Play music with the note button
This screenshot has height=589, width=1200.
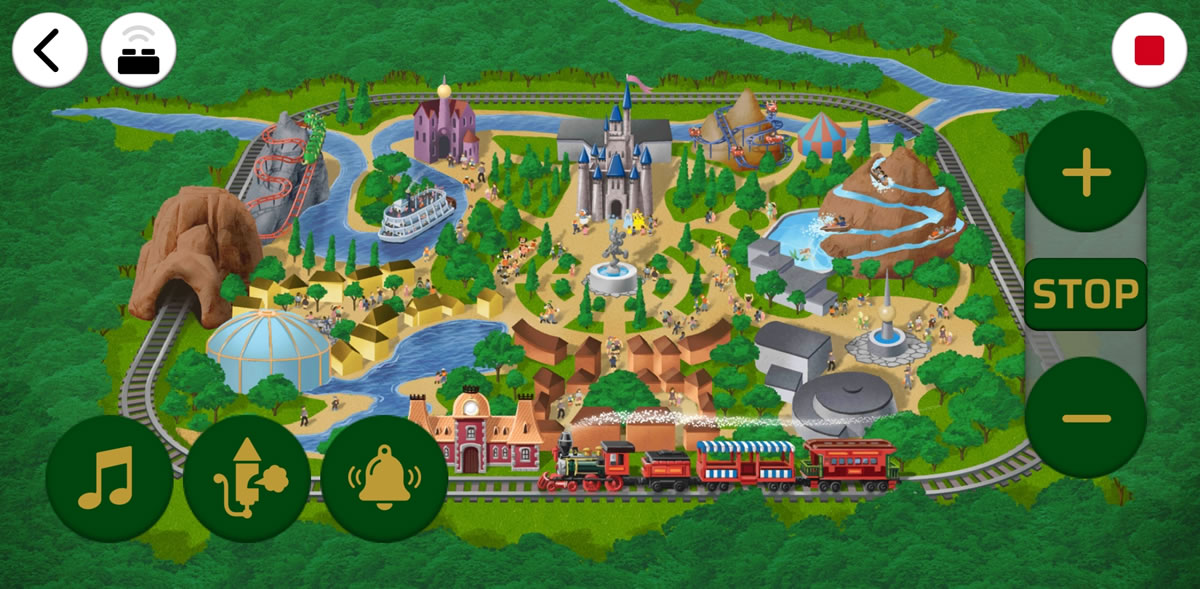(106, 480)
